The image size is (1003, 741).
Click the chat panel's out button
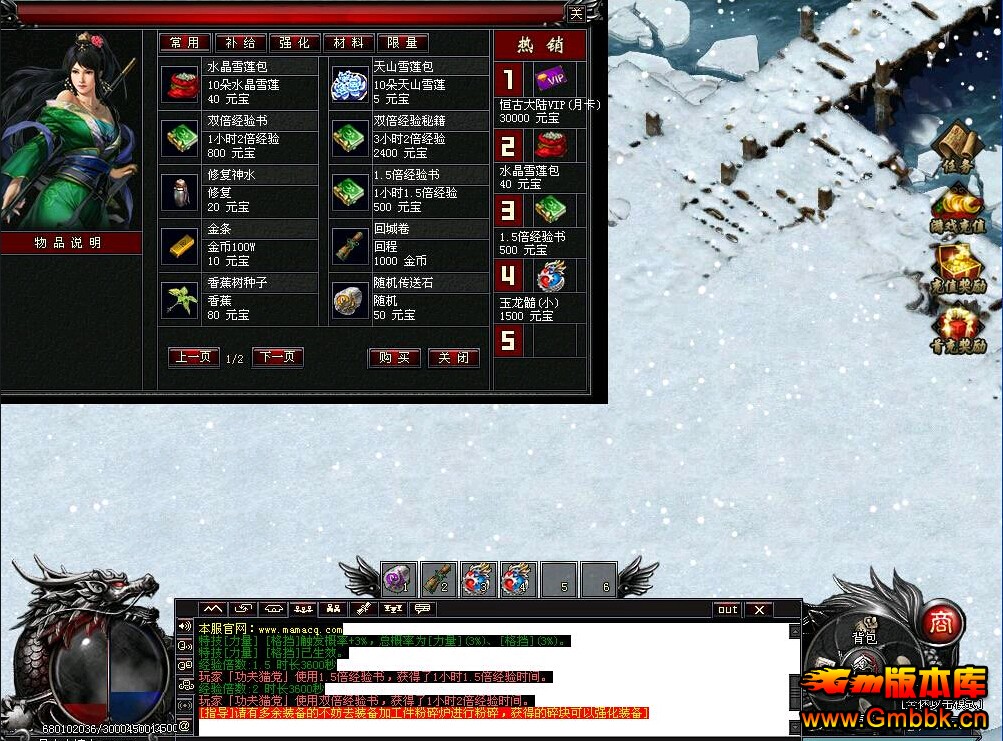[727, 609]
